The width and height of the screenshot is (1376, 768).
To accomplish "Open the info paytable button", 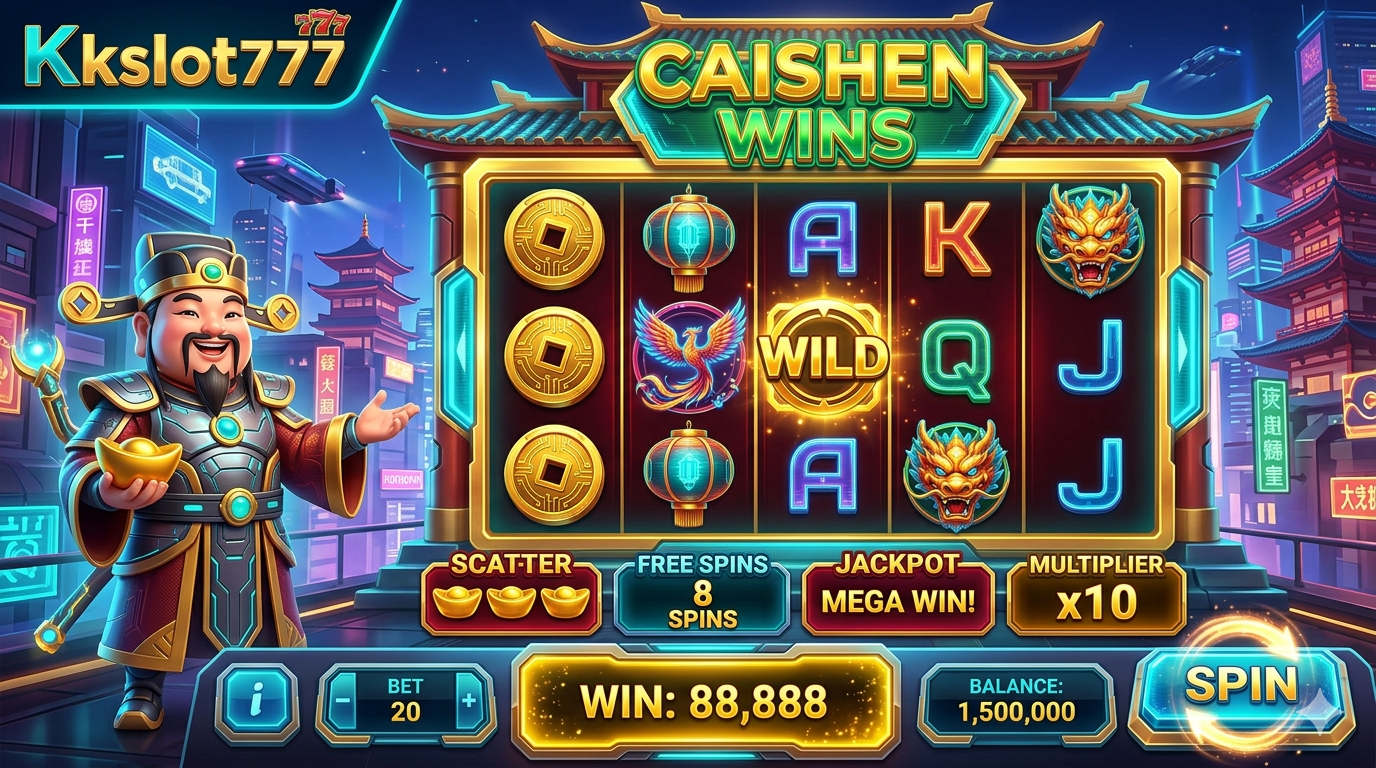I will click(x=257, y=701).
